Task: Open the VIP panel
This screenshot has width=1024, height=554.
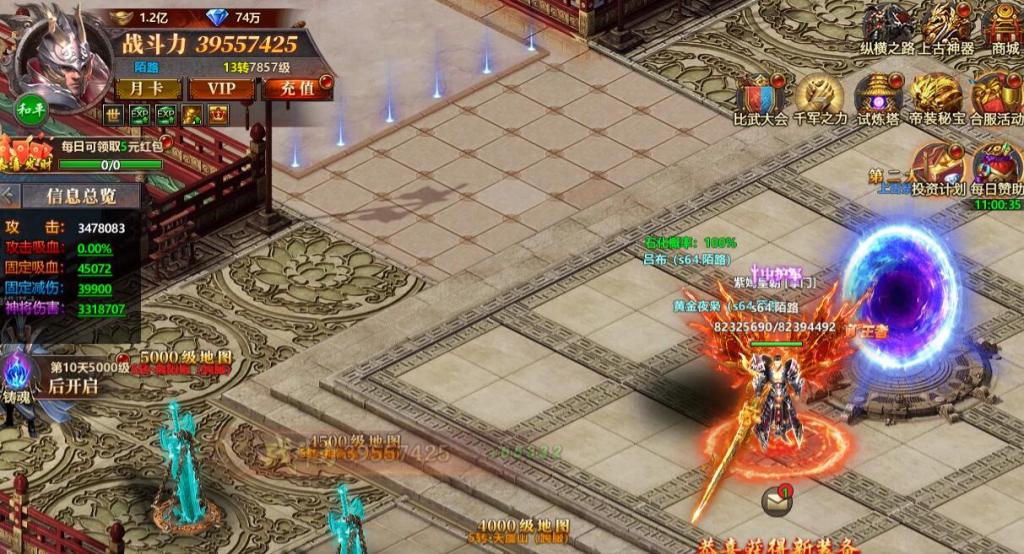Action: point(221,88)
